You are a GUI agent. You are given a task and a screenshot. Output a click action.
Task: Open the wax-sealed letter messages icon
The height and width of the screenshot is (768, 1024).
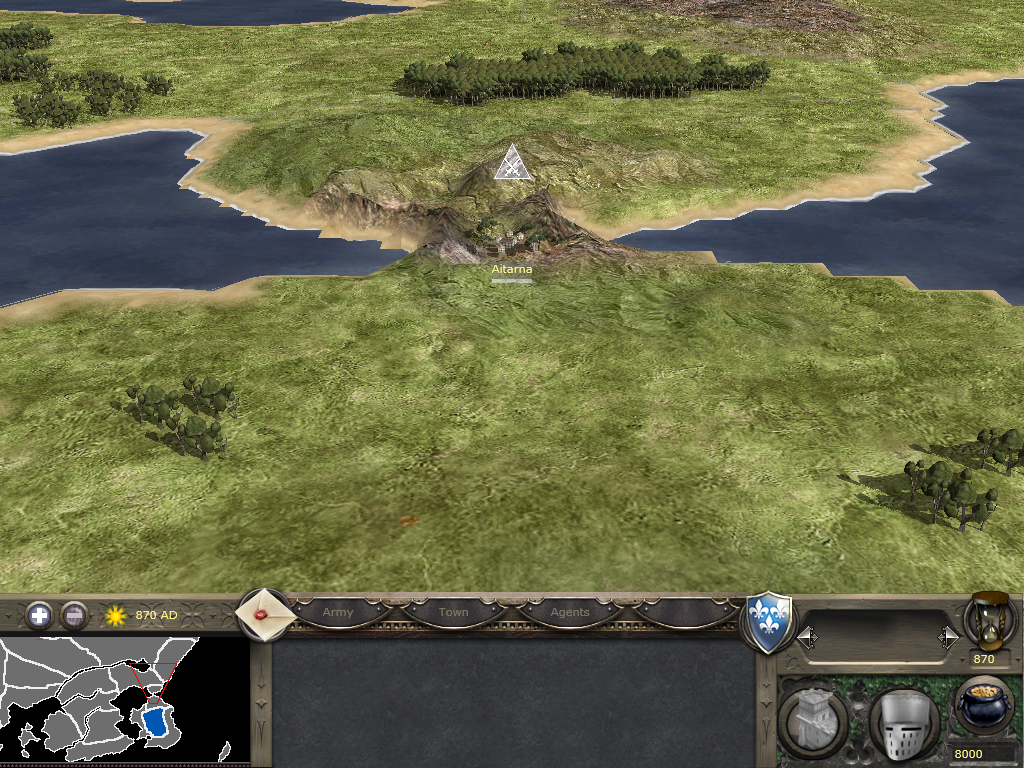click(x=263, y=614)
